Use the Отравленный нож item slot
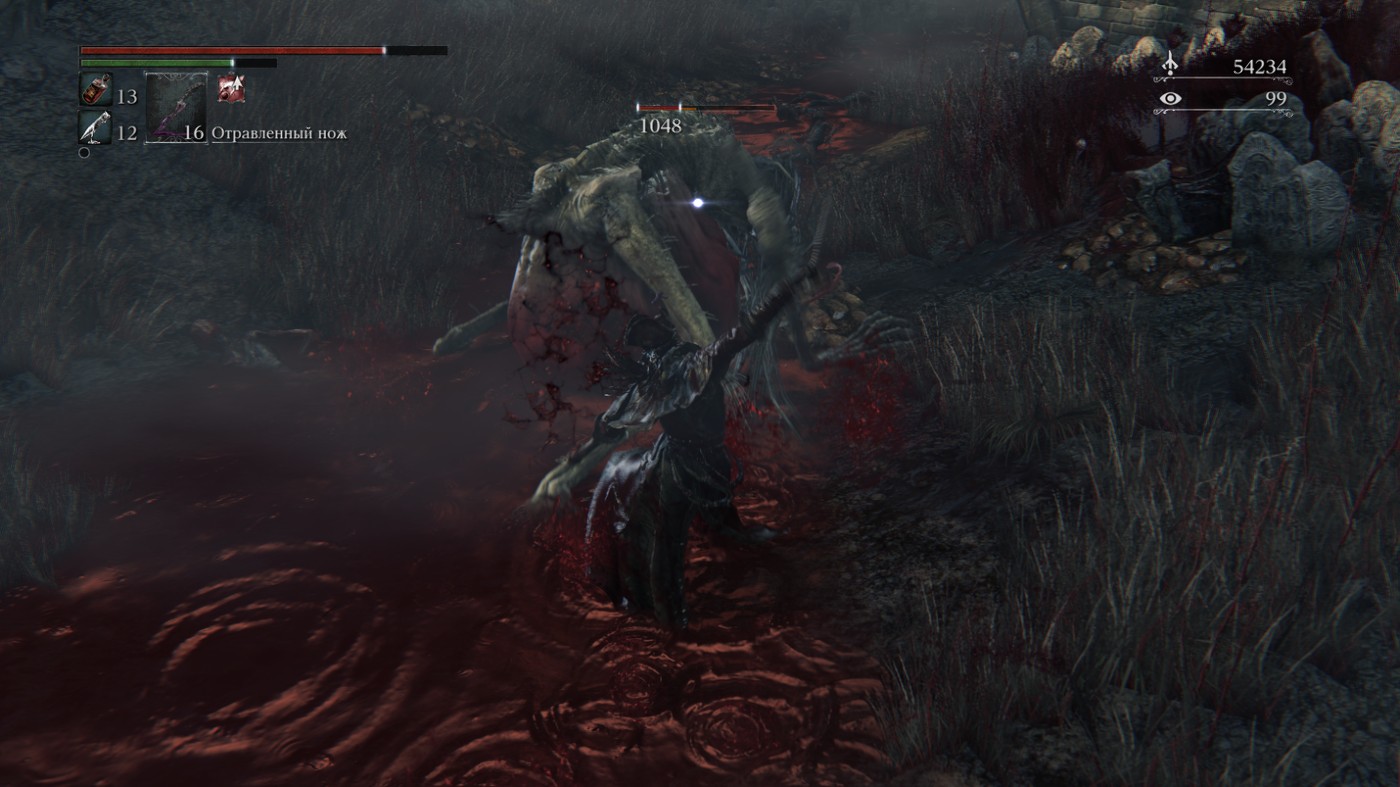This screenshot has height=787, width=1400. (x=176, y=108)
